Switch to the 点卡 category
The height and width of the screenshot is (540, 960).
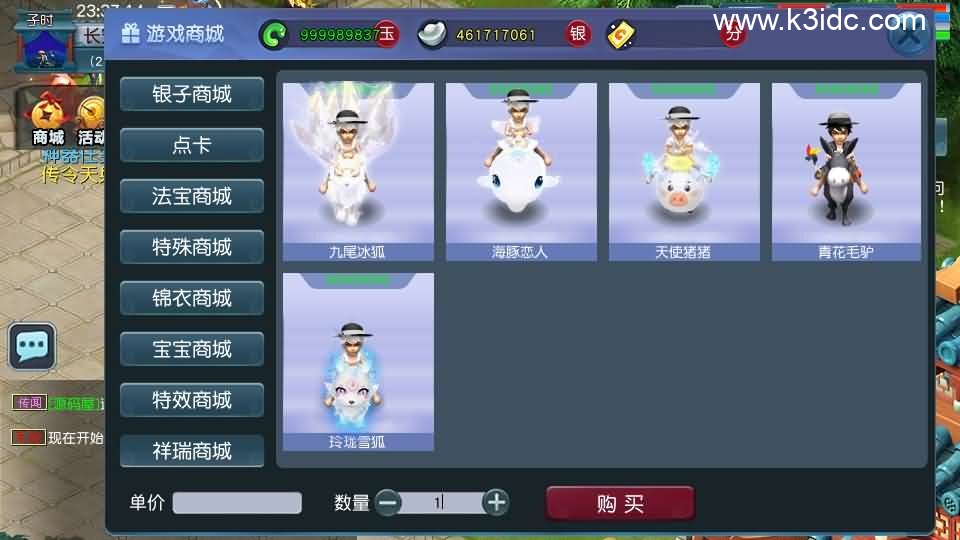pyautogui.click(x=192, y=145)
